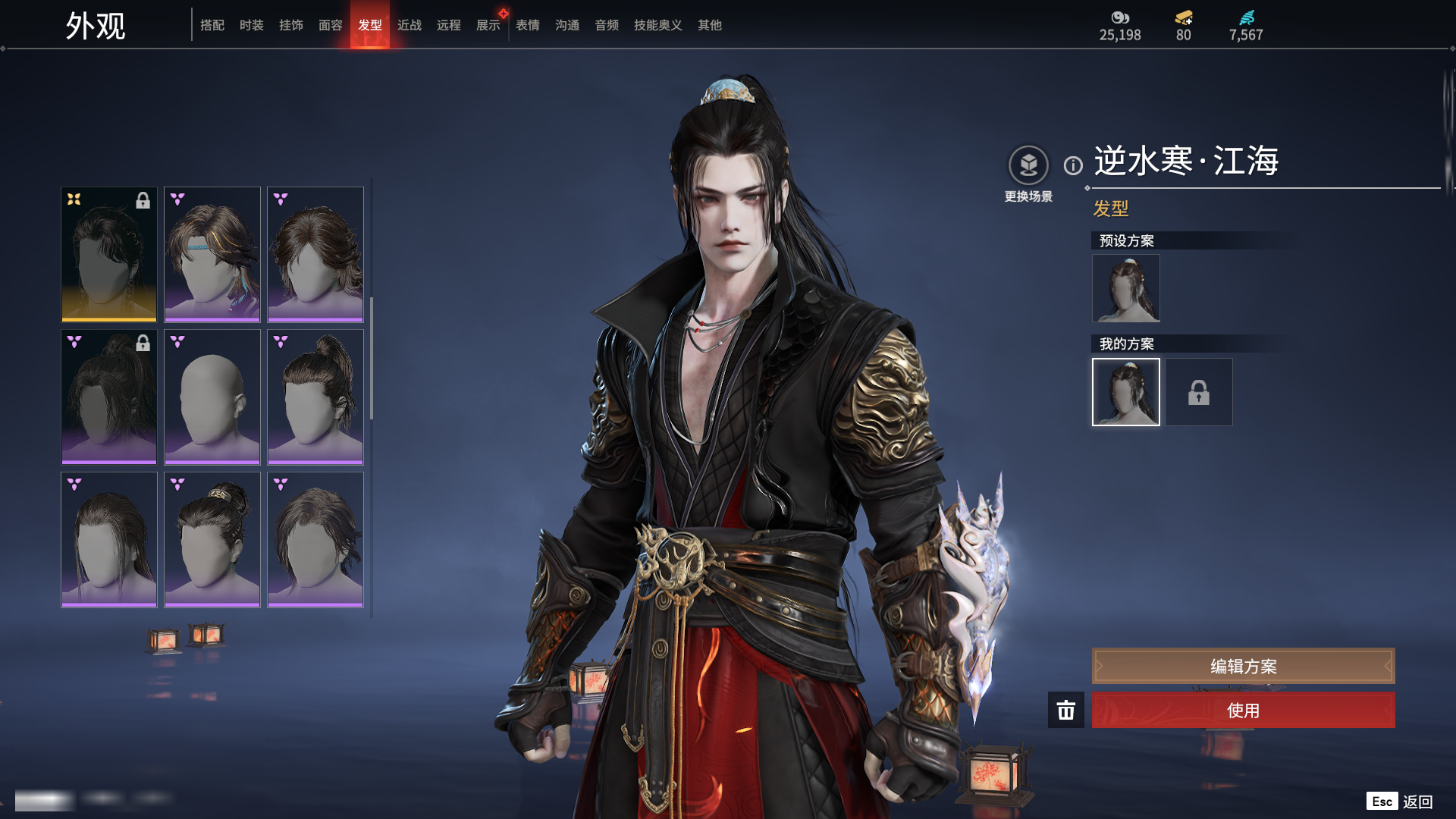Open the info icon beside 逆水寒·江海
The height and width of the screenshot is (819, 1456).
click(1073, 165)
